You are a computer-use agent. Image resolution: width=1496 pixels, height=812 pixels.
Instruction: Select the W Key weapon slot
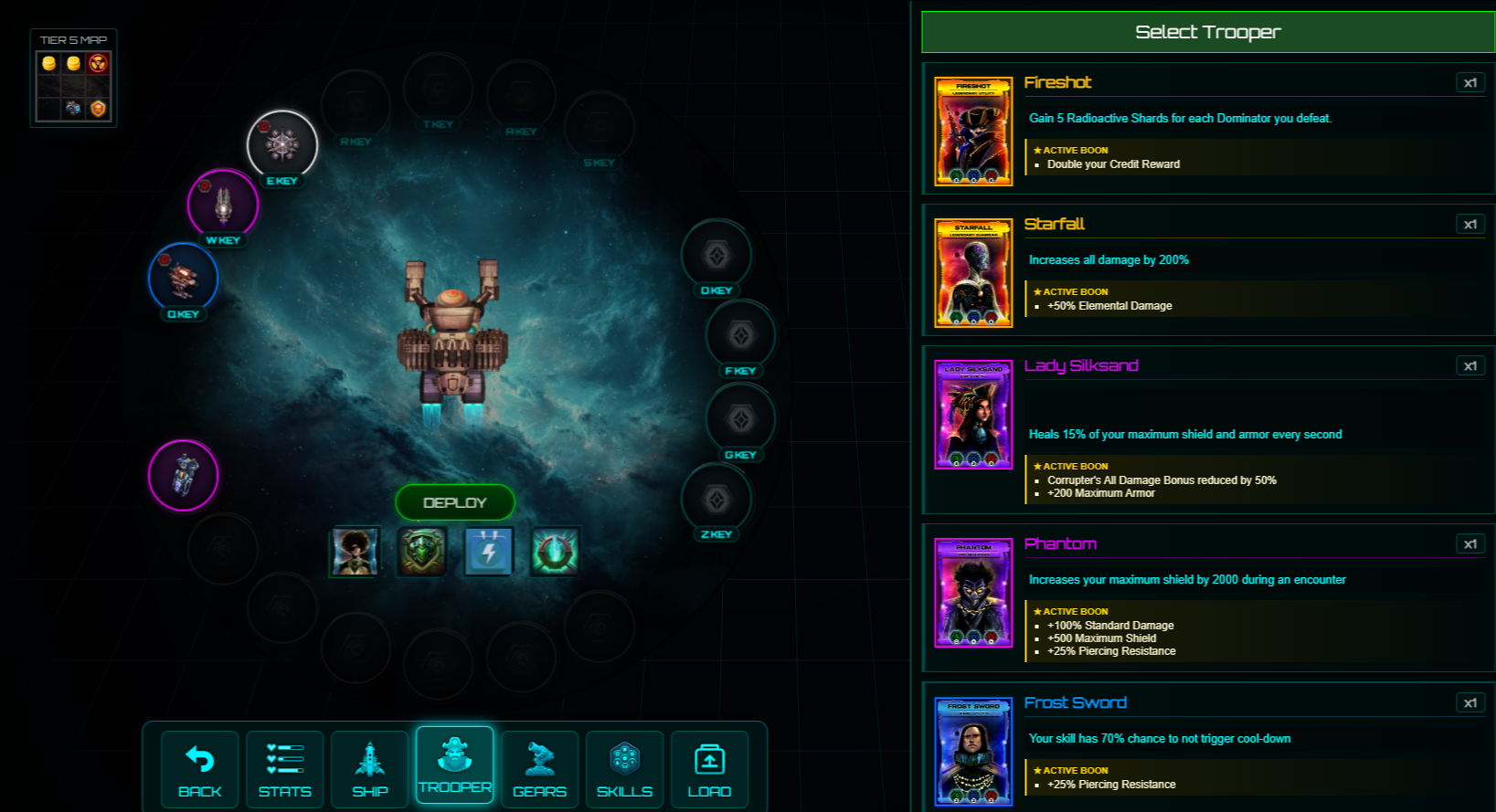[x=223, y=205]
